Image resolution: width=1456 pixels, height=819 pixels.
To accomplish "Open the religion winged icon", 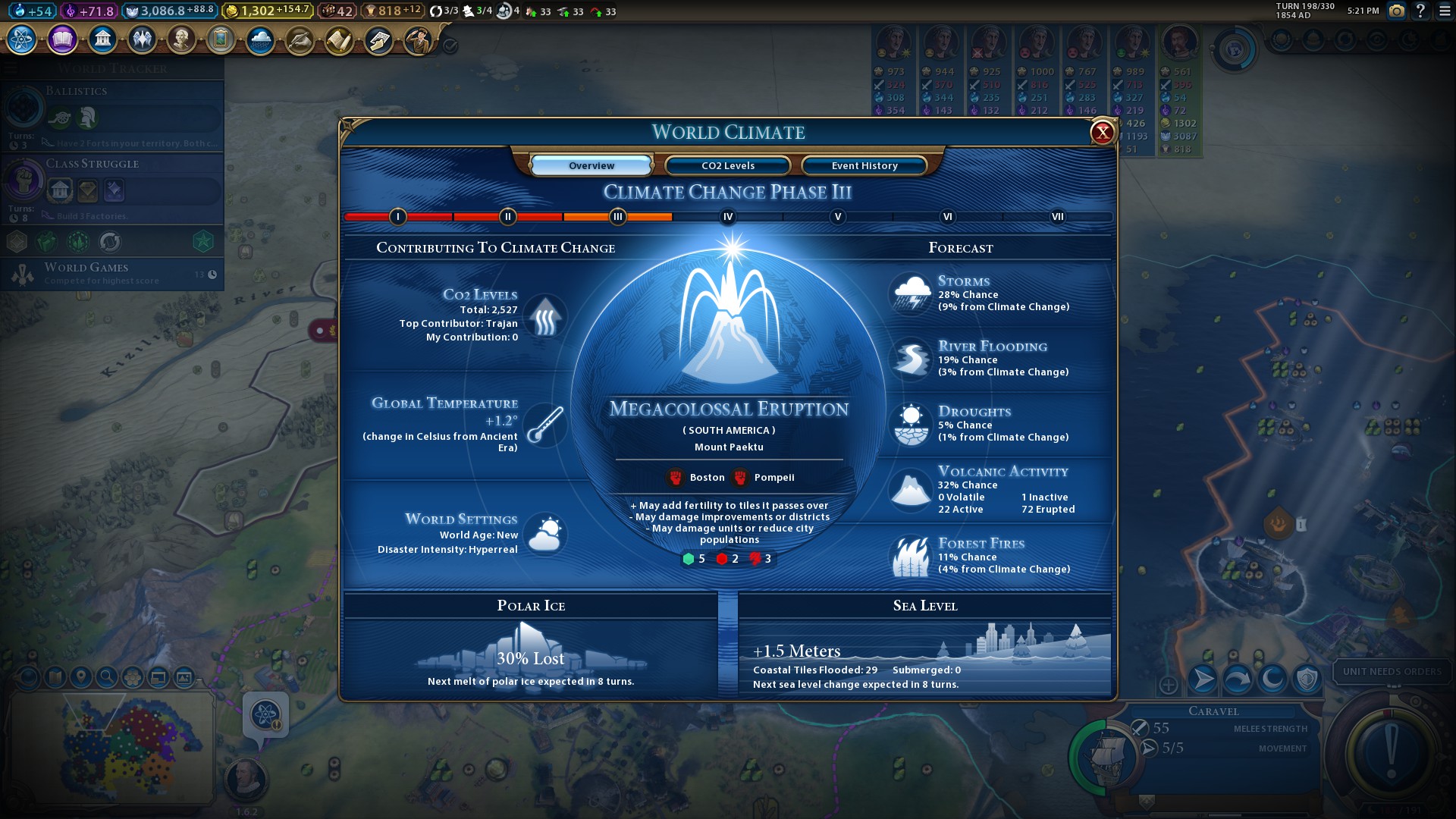I will pyautogui.click(x=142, y=39).
